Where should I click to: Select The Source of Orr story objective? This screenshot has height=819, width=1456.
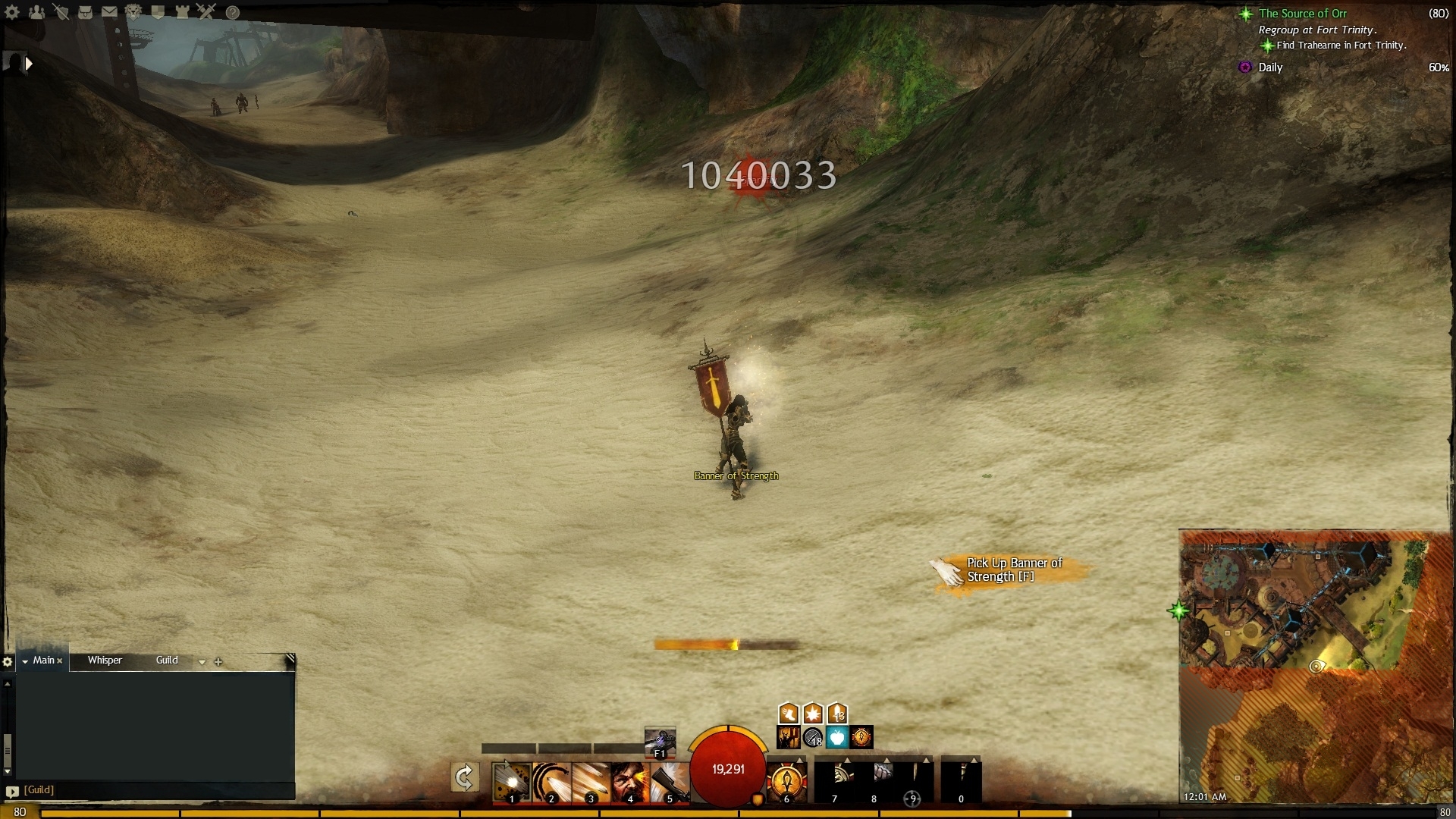(x=1303, y=14)
